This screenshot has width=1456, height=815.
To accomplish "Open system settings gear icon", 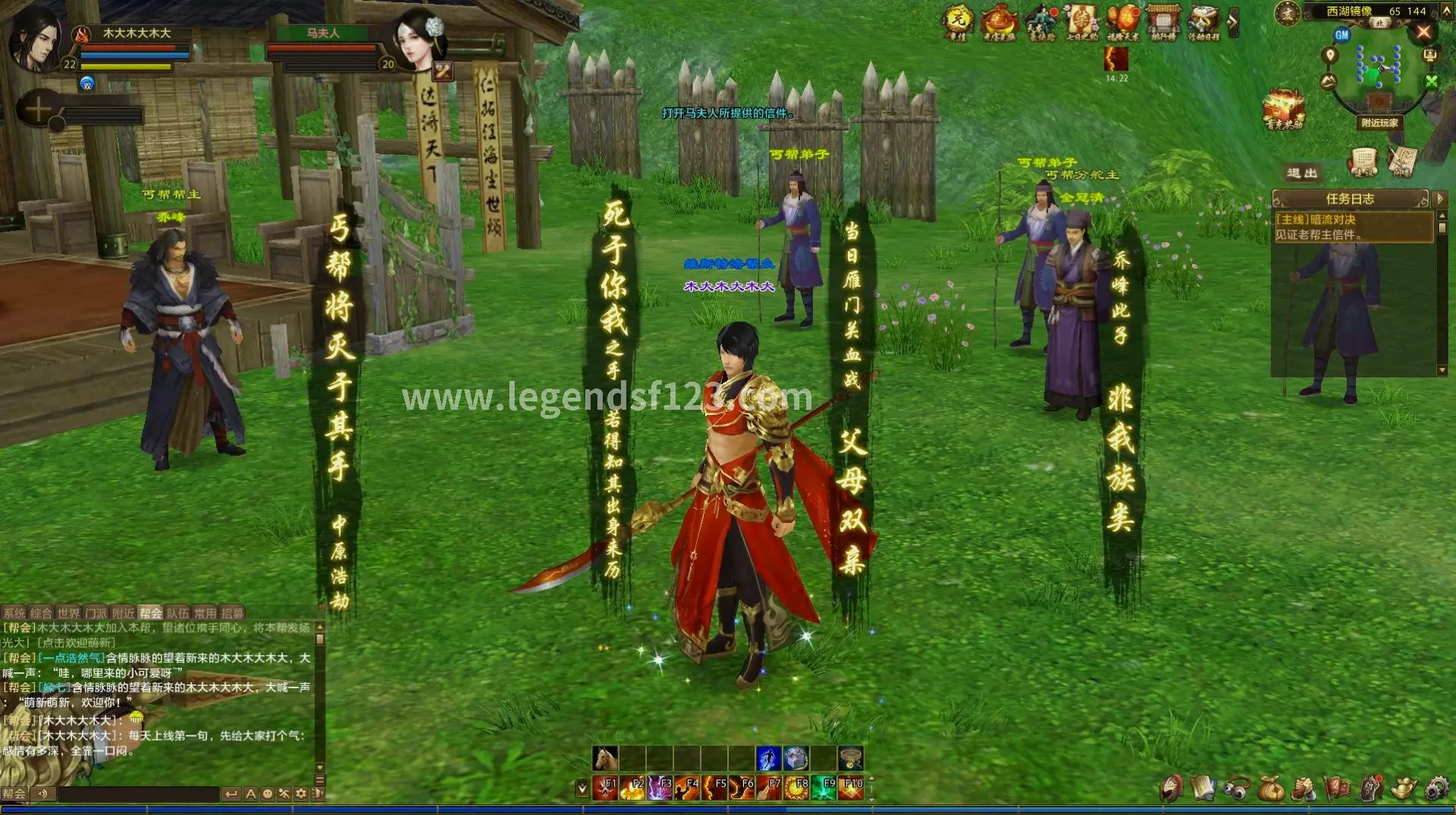I will coord(1436,788).
